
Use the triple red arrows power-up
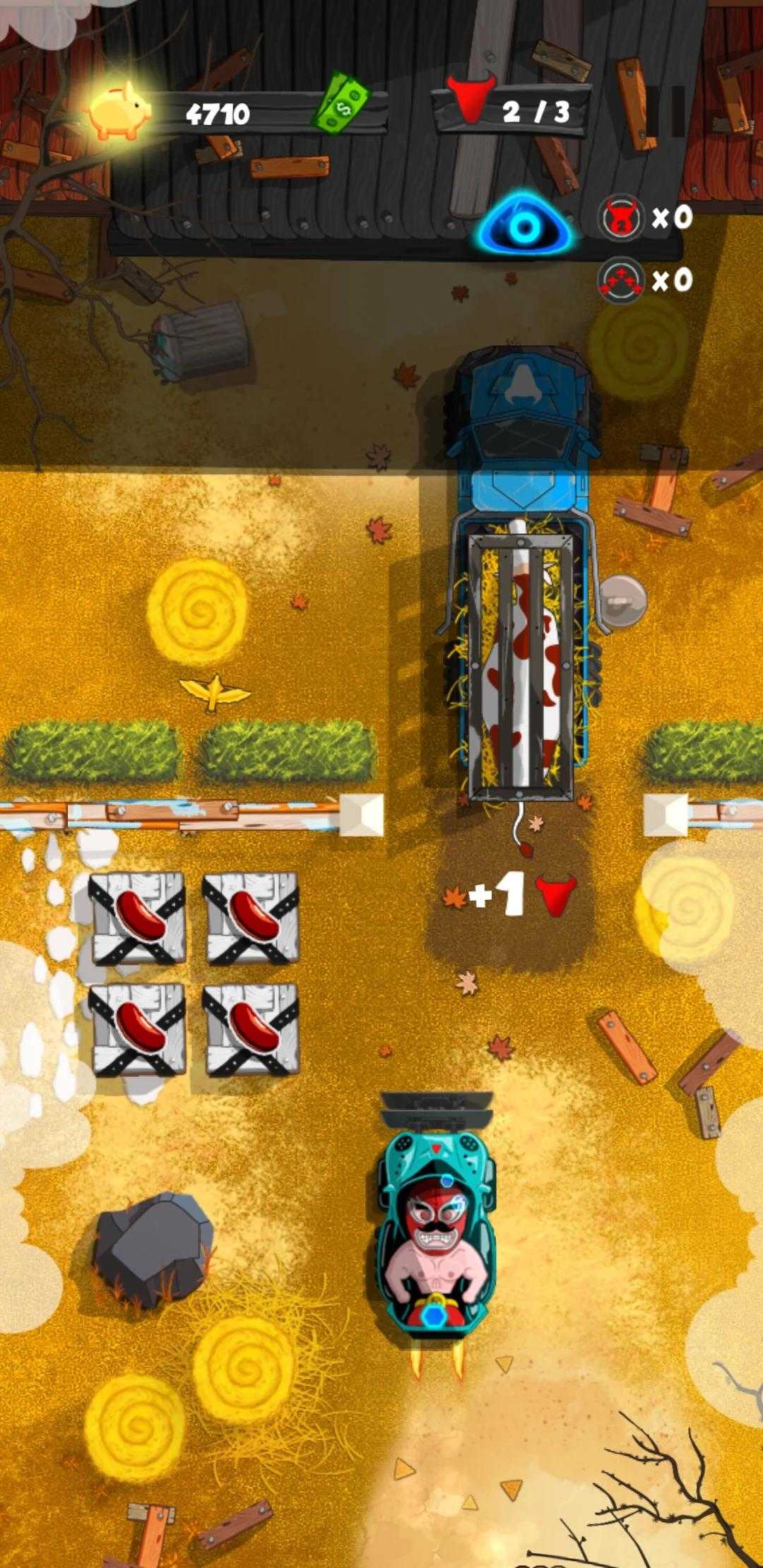pyautogui.click(x=620, y=281)
